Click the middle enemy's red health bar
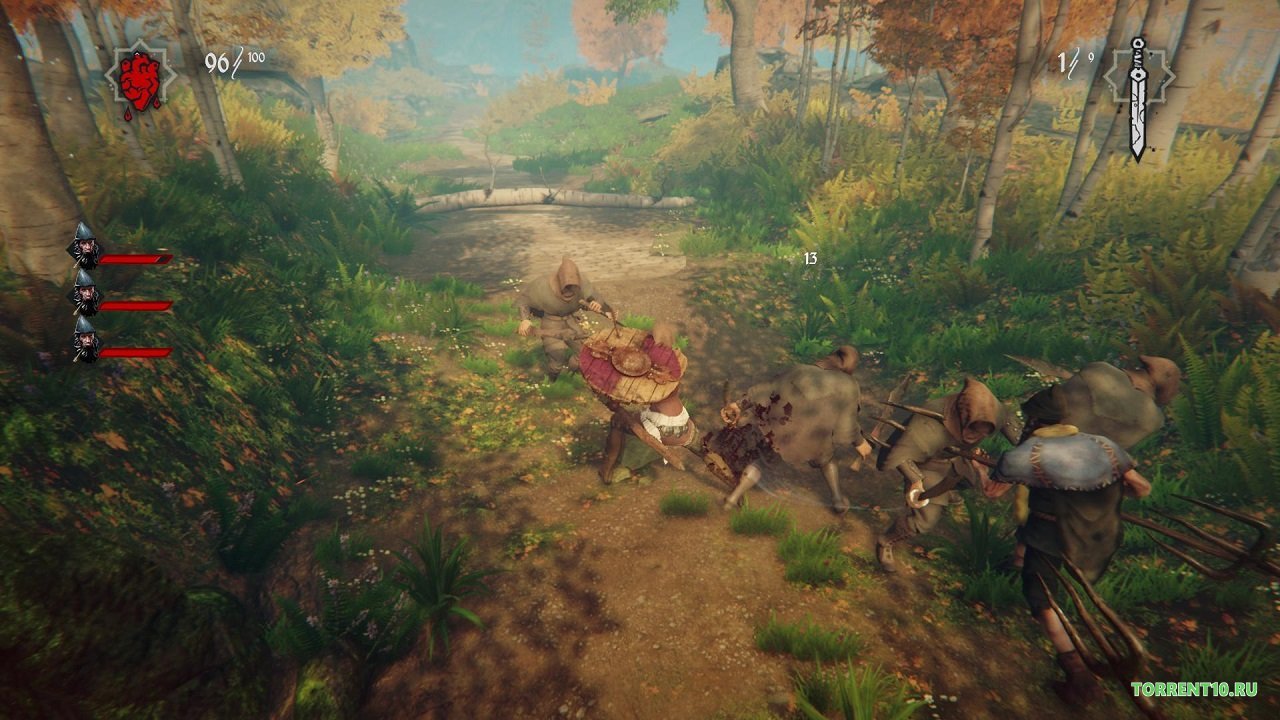Image resolution: width=1280 pixels, height=720 pixels. pyautogui.click(x=137, y=305)
